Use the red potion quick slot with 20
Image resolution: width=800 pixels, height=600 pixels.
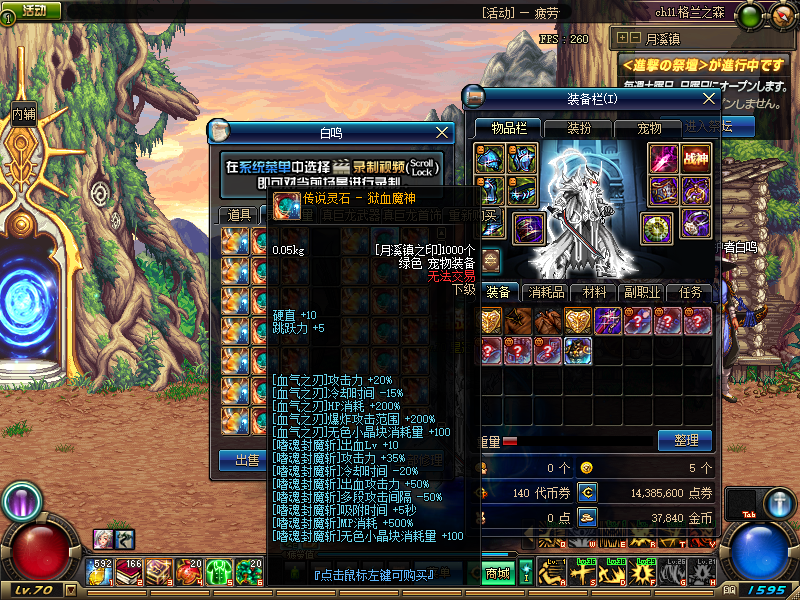coord(190,572)
